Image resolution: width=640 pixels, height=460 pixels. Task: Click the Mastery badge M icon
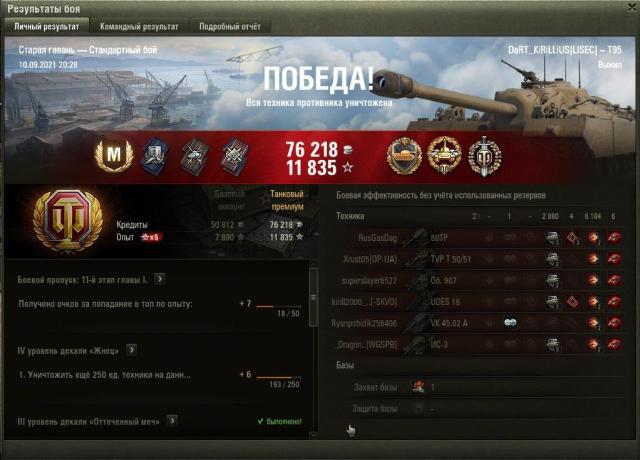coord(112,155)
